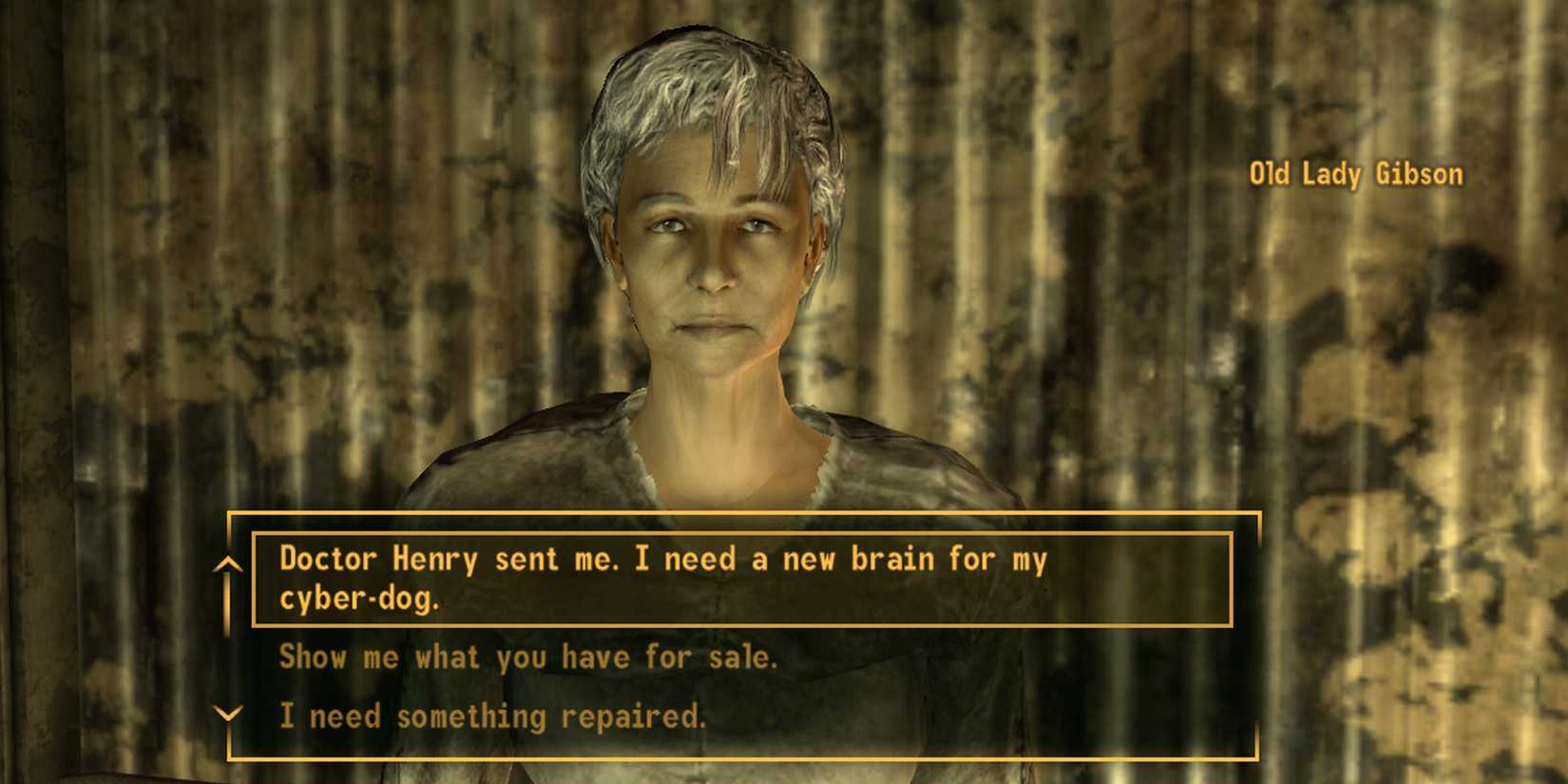Open the vendor inventory via the sale option
1568x784 pixels.
[x=528, y=656]
